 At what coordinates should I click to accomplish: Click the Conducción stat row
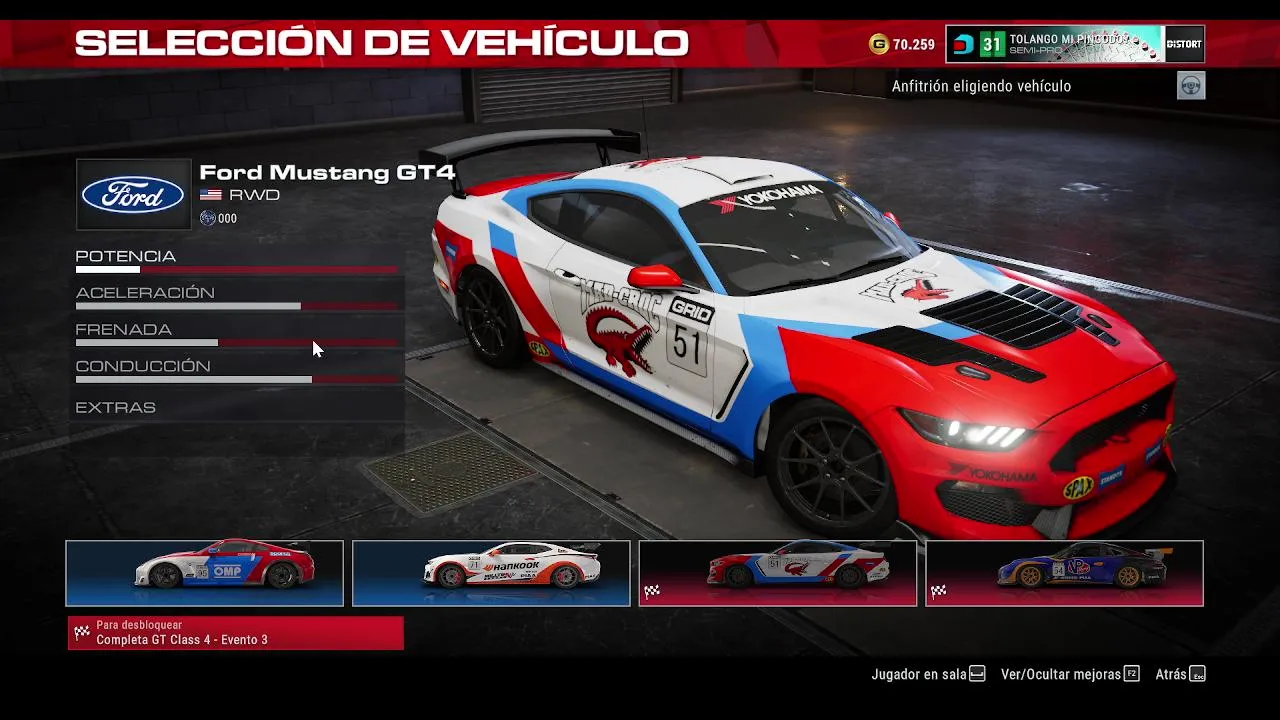pyautogui.click(x=236, y=370)
